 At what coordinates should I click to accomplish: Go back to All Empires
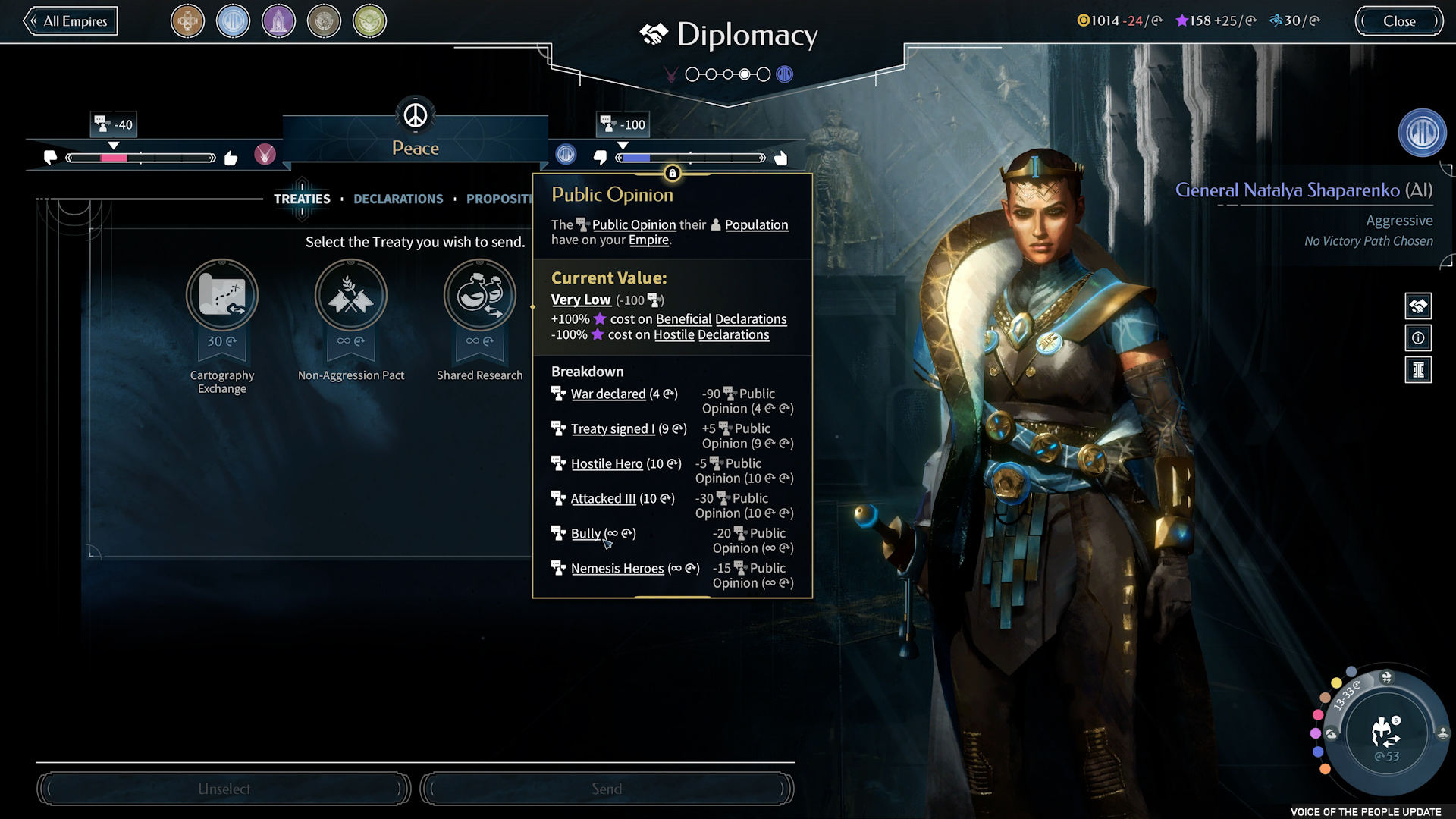71,21
